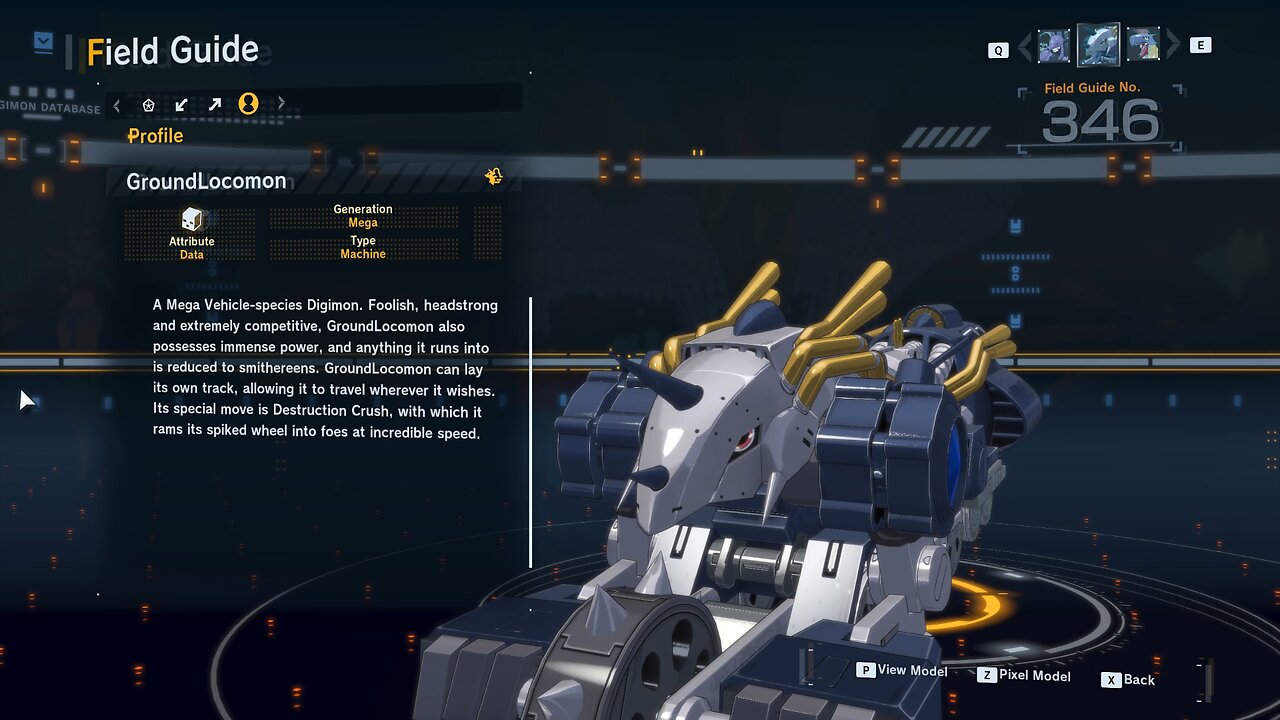
Task: Go to the next tab with right chevron
Action: [x=281, y=104]
